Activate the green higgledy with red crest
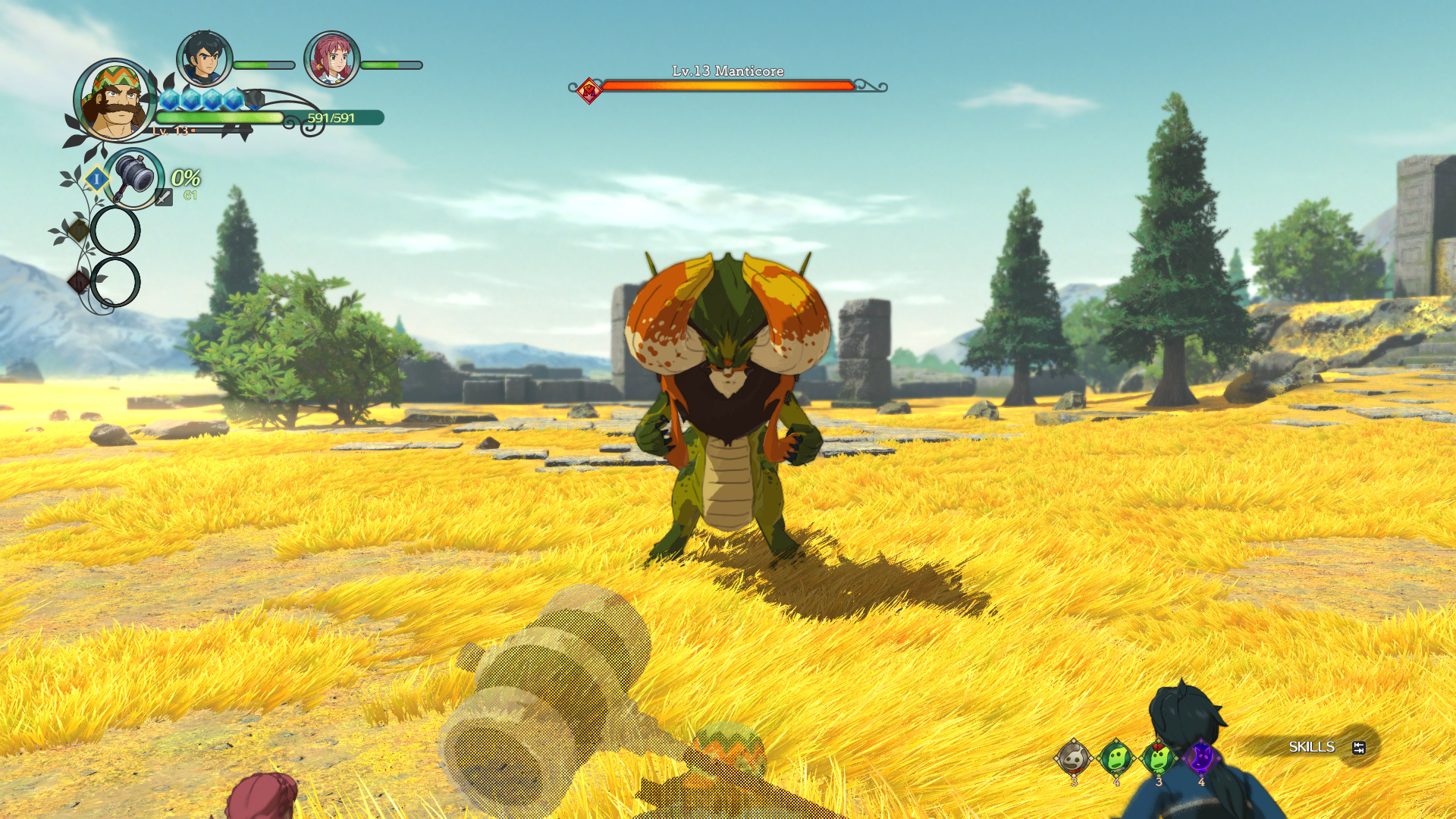This screenshot has height=819, width=1456. (1158, 757)
